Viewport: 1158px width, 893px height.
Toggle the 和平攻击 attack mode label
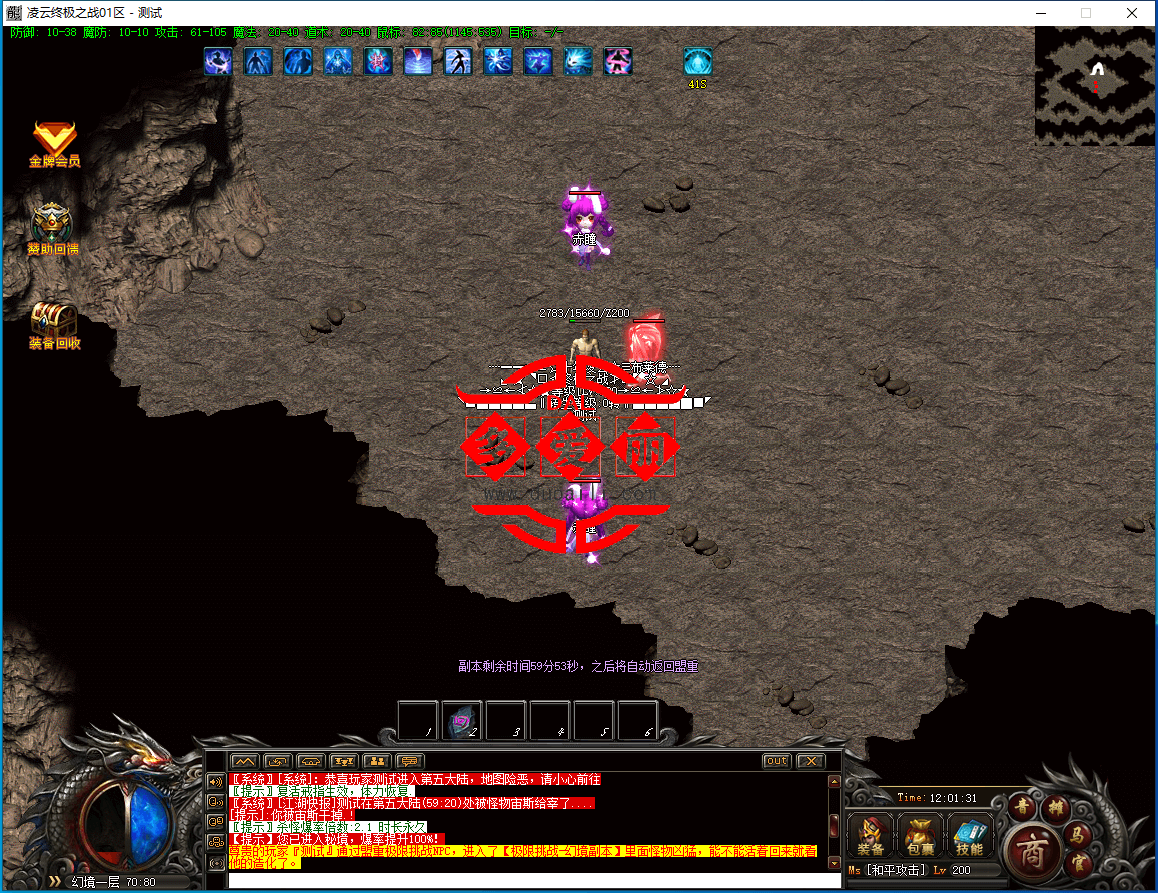[x=896, y=870]
